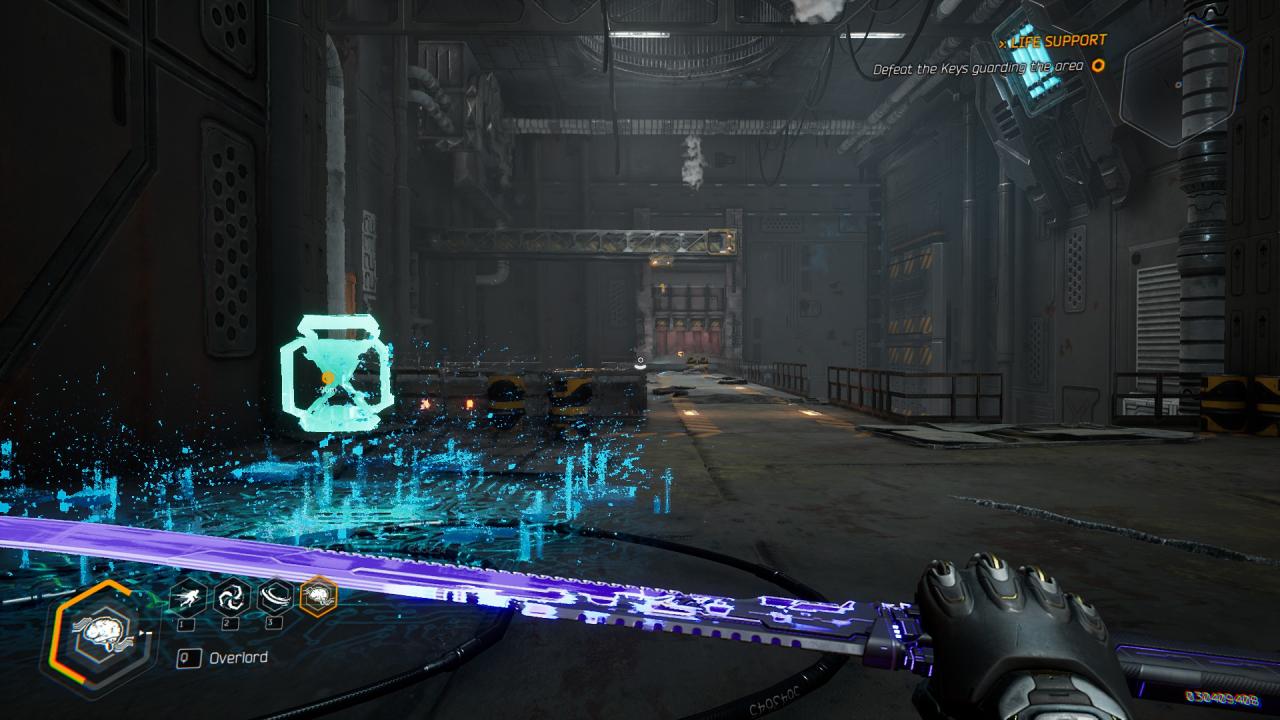Screen dimensions: 1280x720
Task: Open the Life Support objective tracker
Action: [x=1058, y=41]
